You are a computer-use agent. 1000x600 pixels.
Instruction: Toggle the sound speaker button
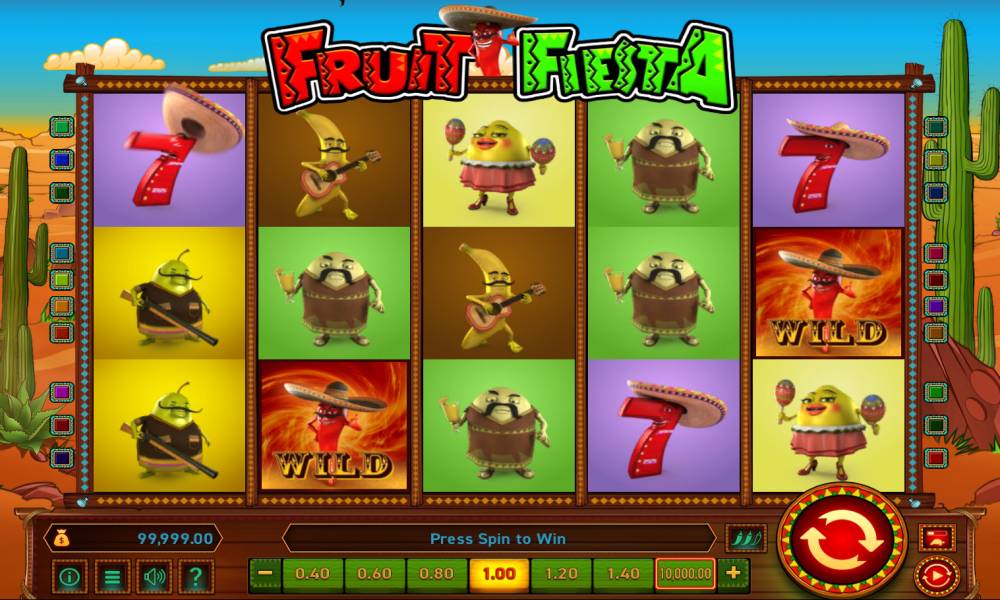pyautogui.click(x=154, y=577)
